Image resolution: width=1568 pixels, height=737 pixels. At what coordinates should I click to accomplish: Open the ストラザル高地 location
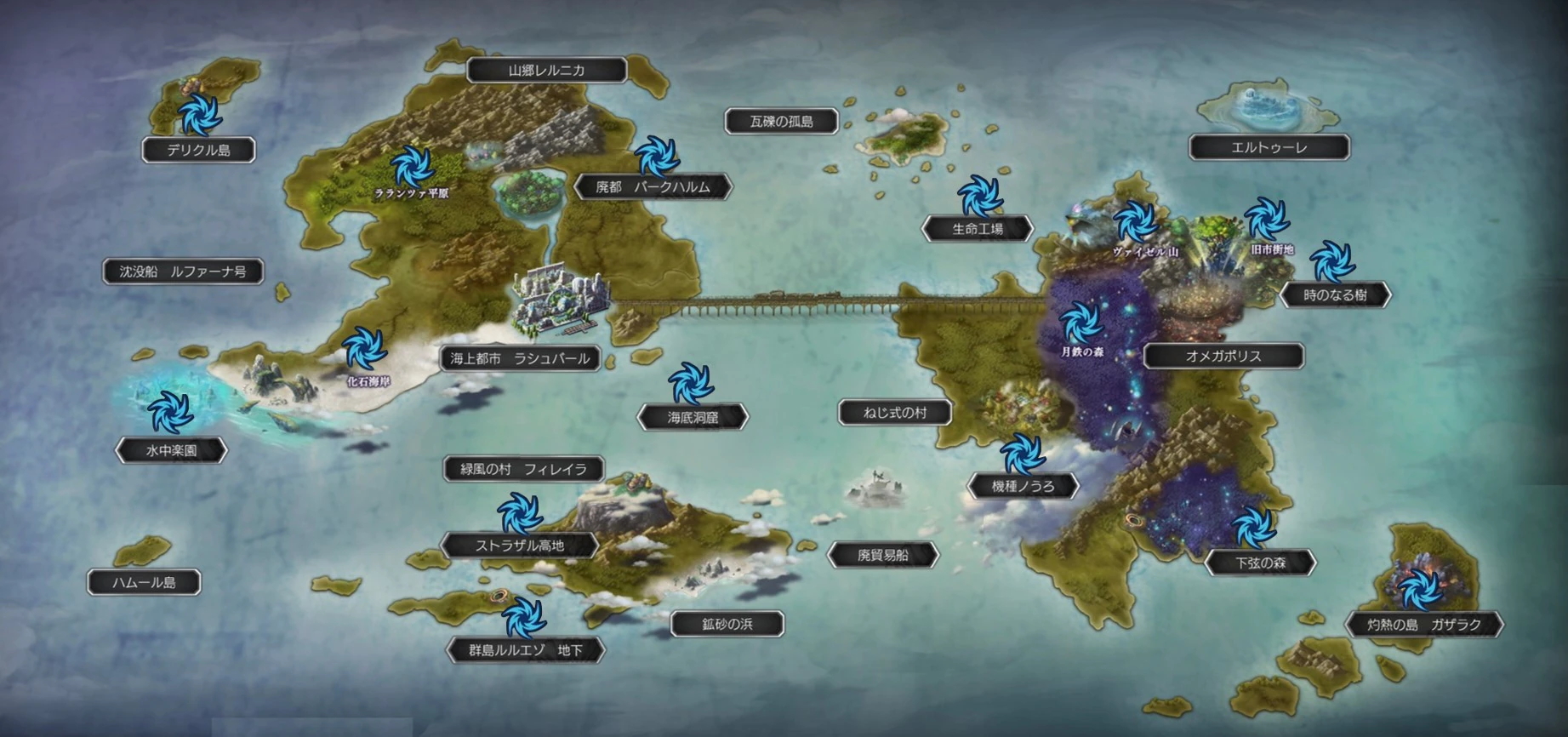(519, 546)
